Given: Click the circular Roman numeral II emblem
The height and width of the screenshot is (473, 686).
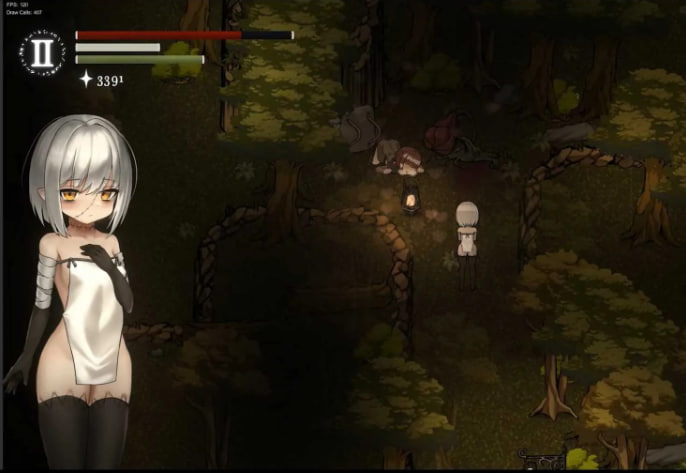Looking at the screenshot, I should (x=44, y=53).
